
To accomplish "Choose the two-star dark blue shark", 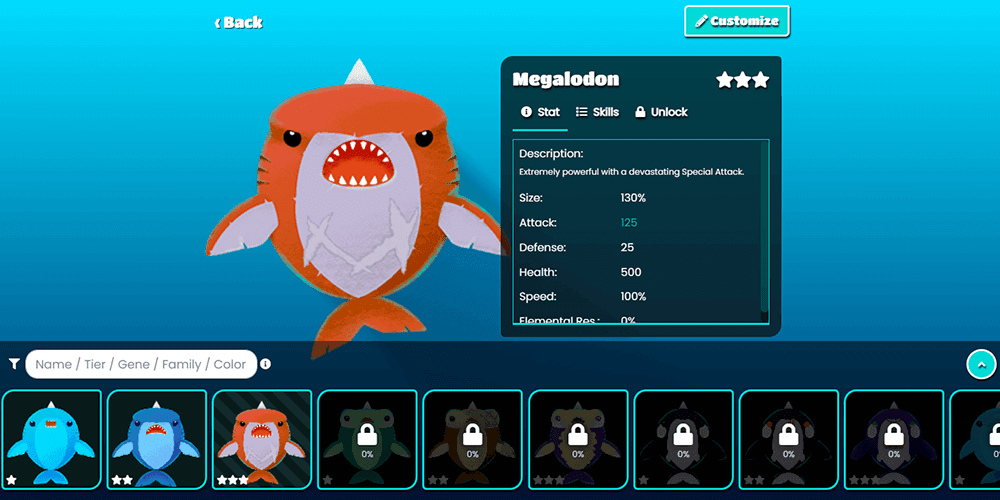I will pos(157,439).
